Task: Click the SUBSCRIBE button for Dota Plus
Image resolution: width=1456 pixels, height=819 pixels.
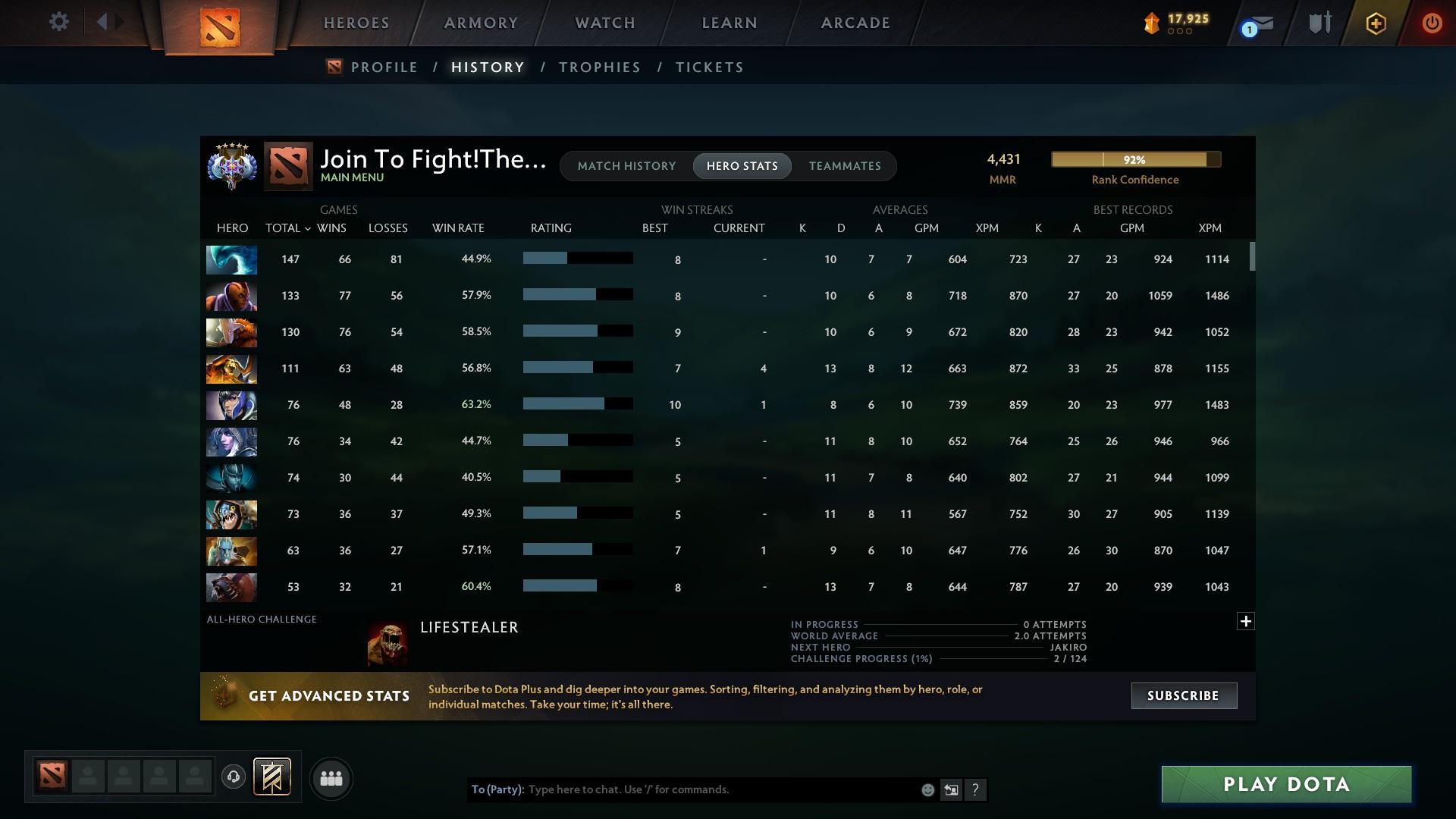Action: tap(1183, 695)
